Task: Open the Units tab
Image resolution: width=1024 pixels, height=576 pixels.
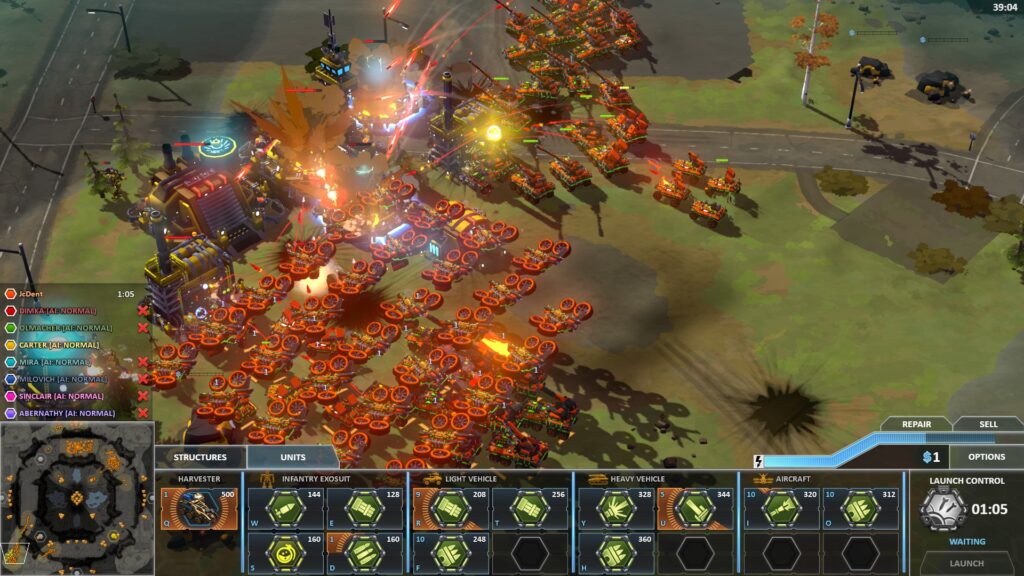Action: pos(293,457)
